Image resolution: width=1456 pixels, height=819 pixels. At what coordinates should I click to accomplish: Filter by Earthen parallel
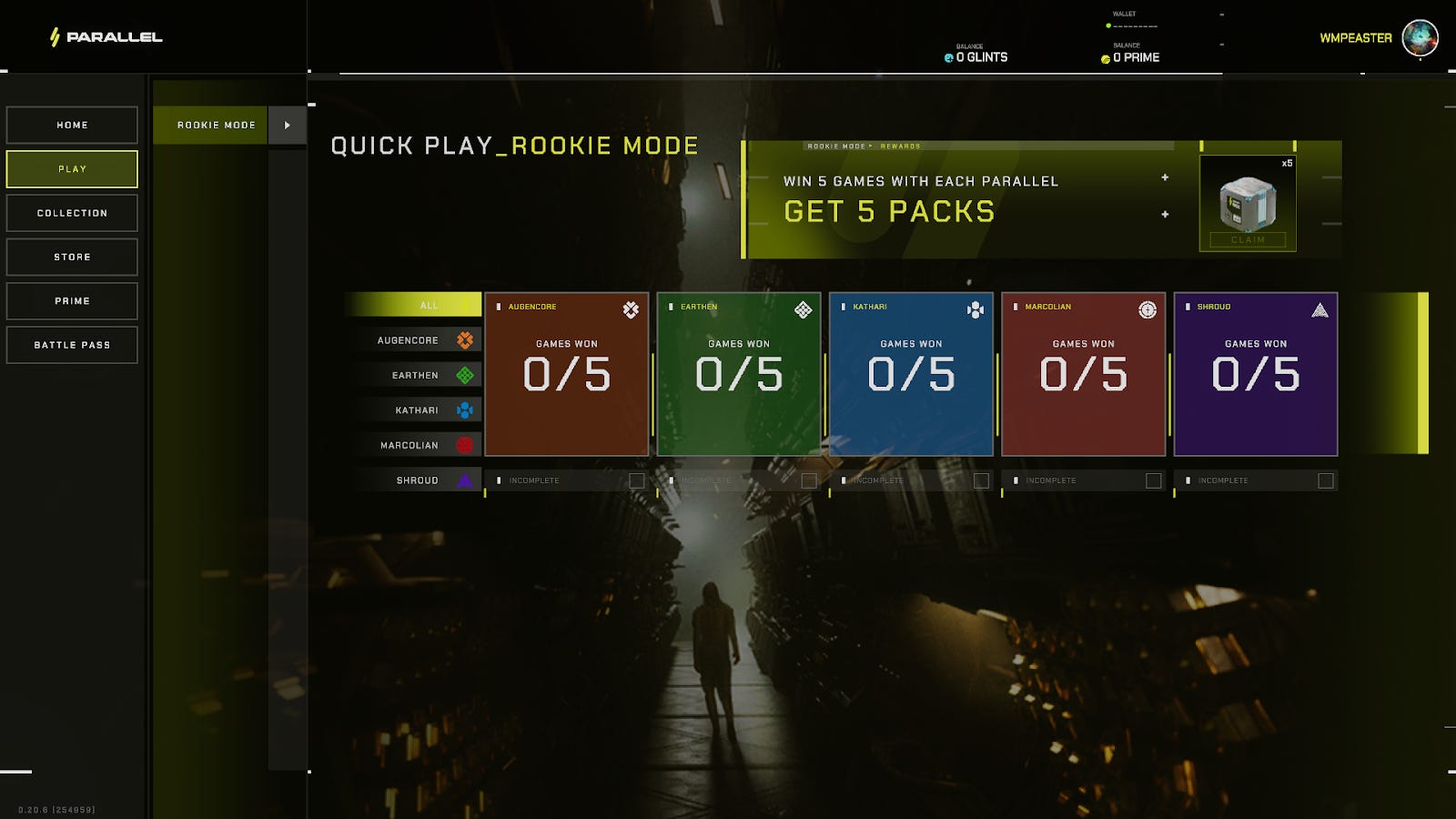click(419, 375)
